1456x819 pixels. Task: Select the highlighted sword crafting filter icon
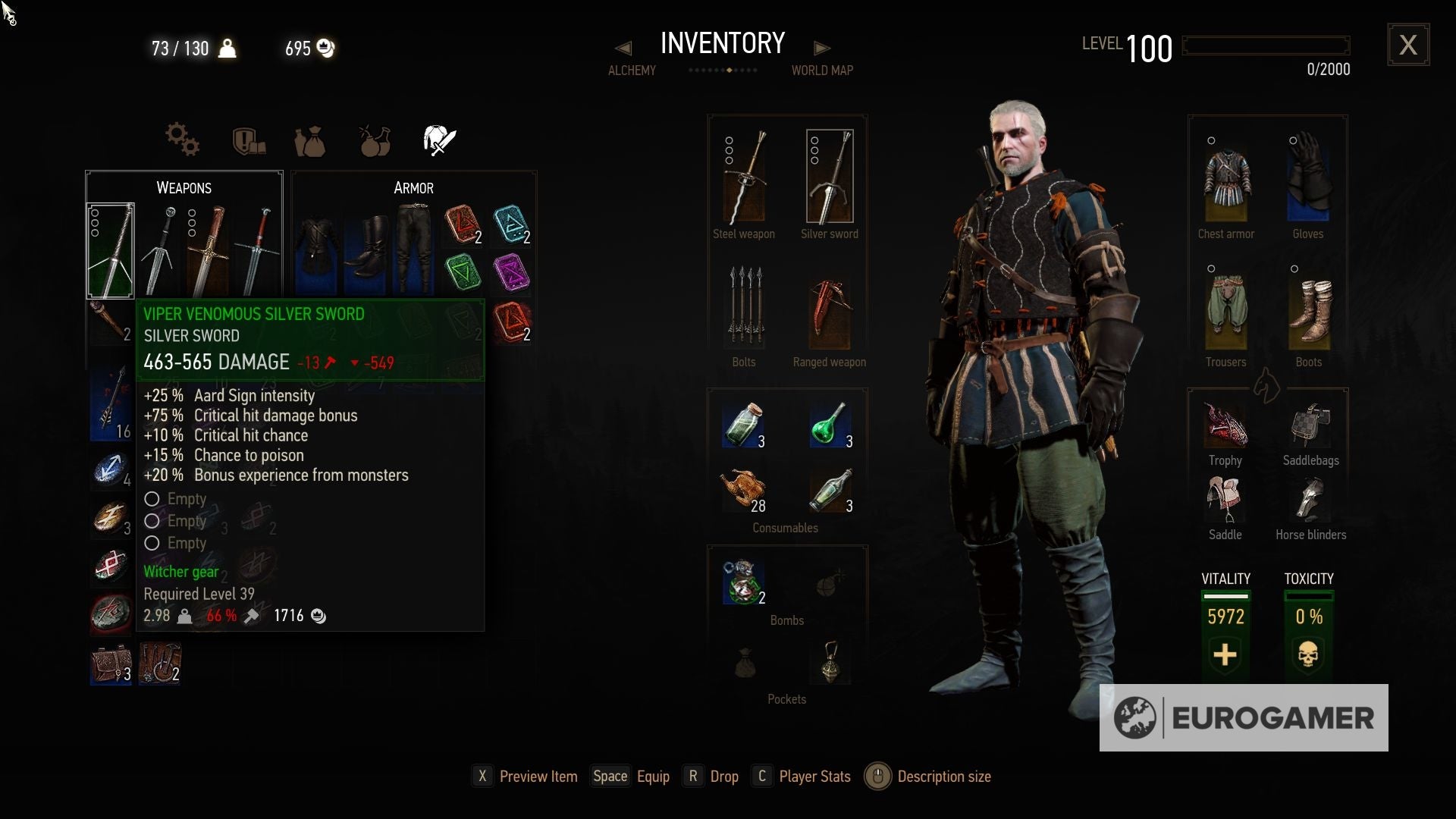click(x=438, y=140)
